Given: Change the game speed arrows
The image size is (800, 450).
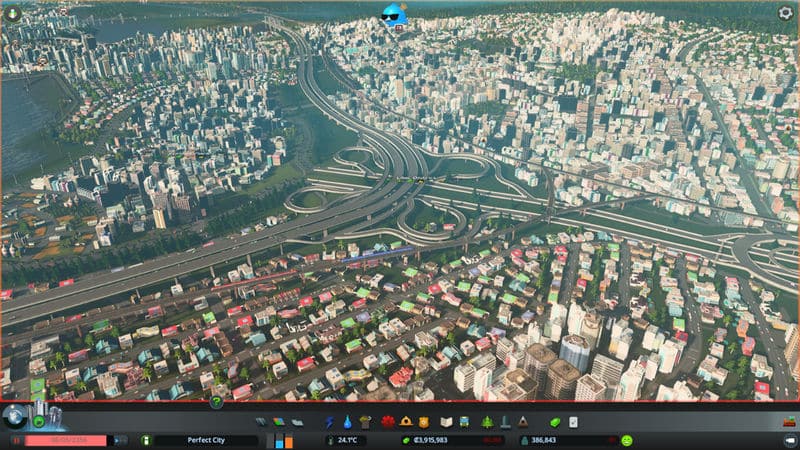Looking at the screenshot, I should point(119,440).
